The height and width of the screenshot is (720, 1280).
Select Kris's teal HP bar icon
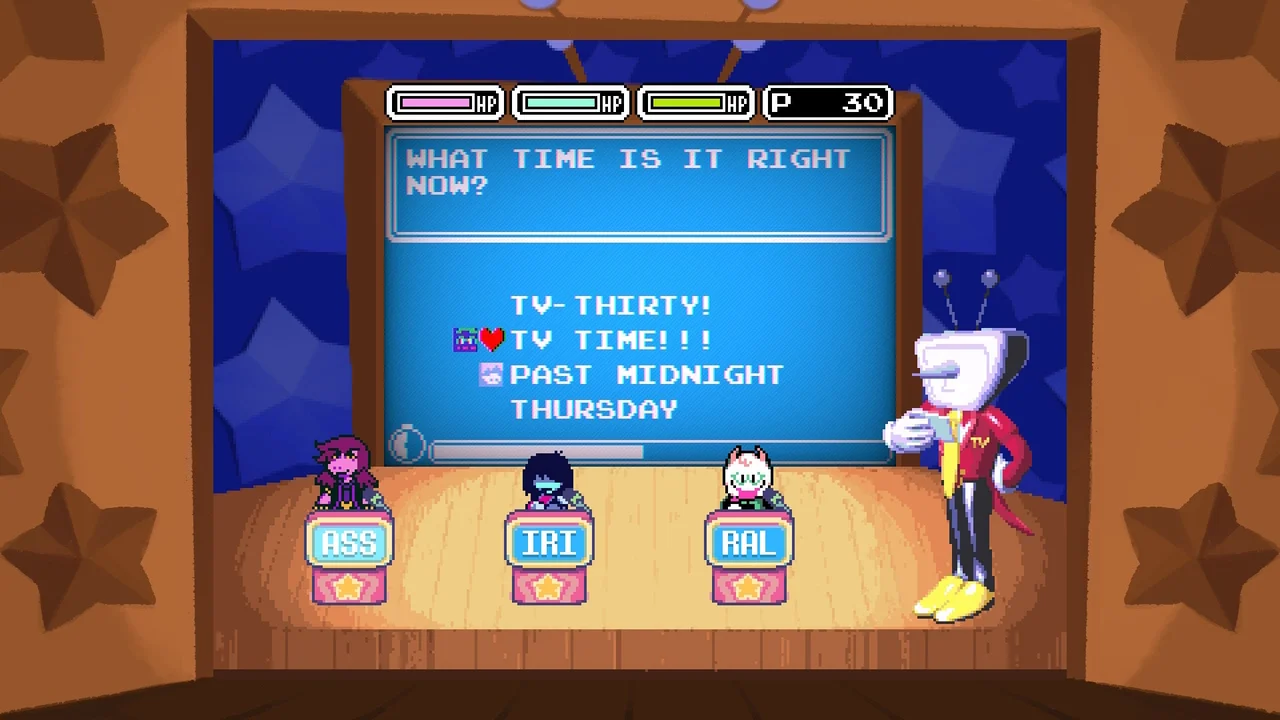click(x=562, y=102)
